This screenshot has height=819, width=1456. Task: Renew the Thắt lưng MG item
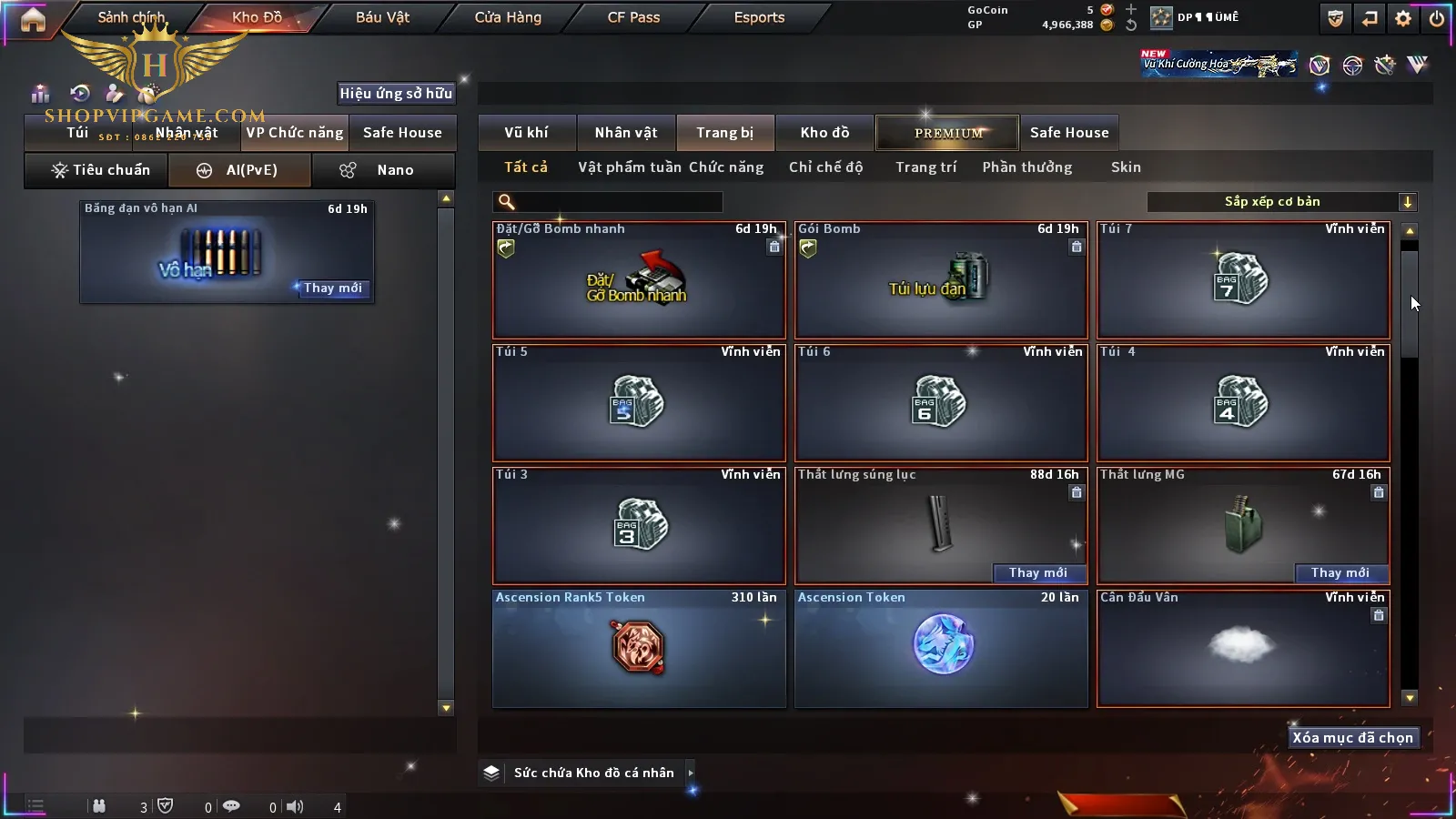(1340, 572)
